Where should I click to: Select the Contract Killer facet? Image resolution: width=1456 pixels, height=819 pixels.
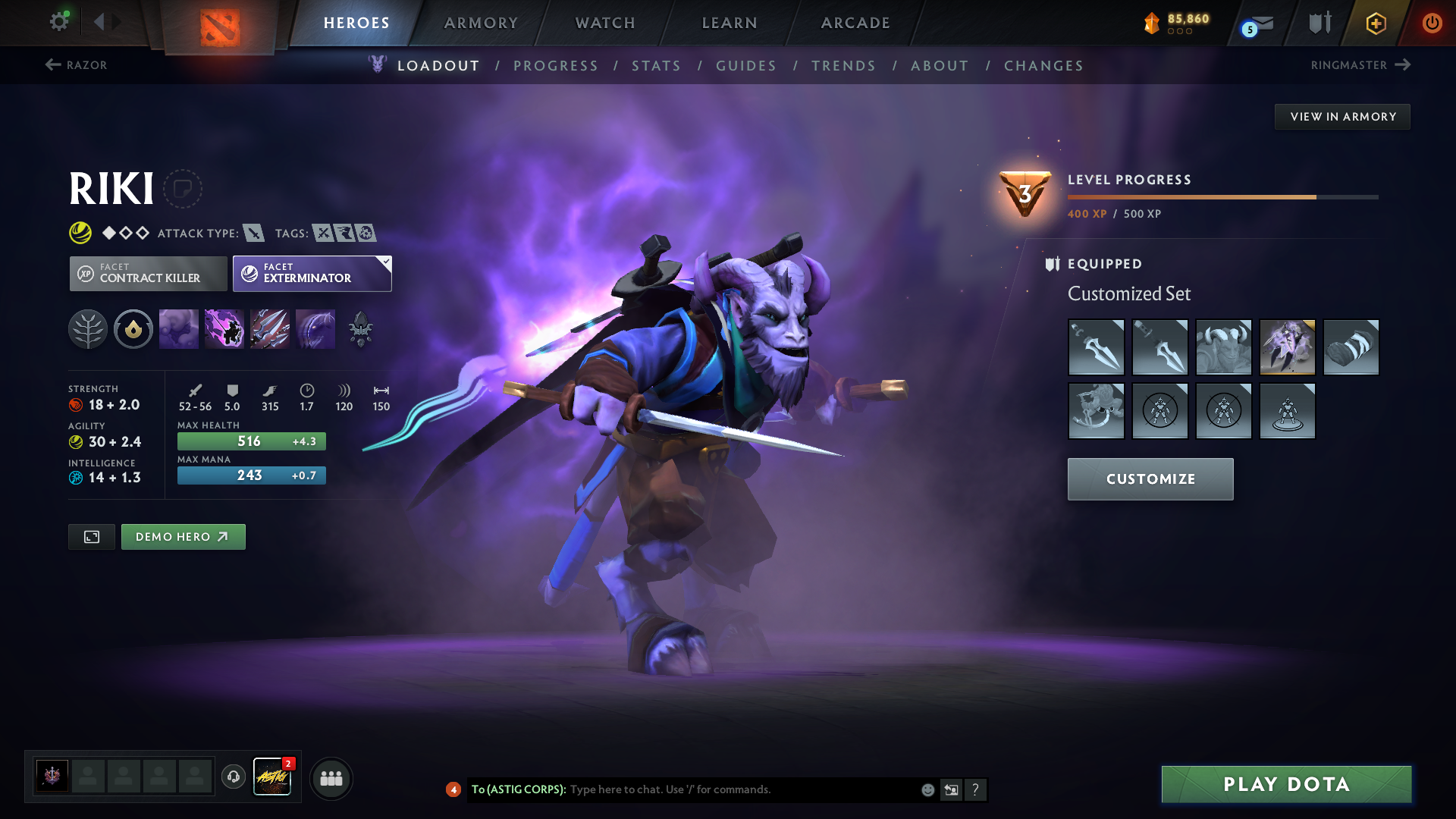pos(149,273)
